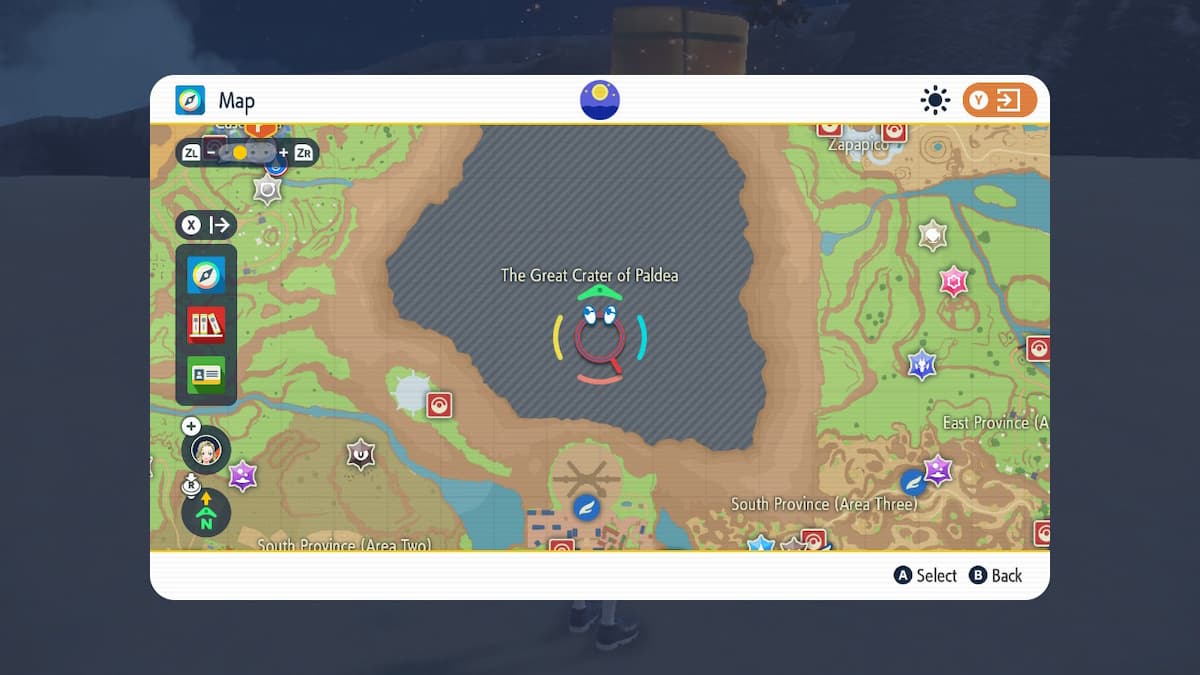Open the red bookshelf Pokédex app
This screenshot has width=1200, height=675.
tap(206, 325)
